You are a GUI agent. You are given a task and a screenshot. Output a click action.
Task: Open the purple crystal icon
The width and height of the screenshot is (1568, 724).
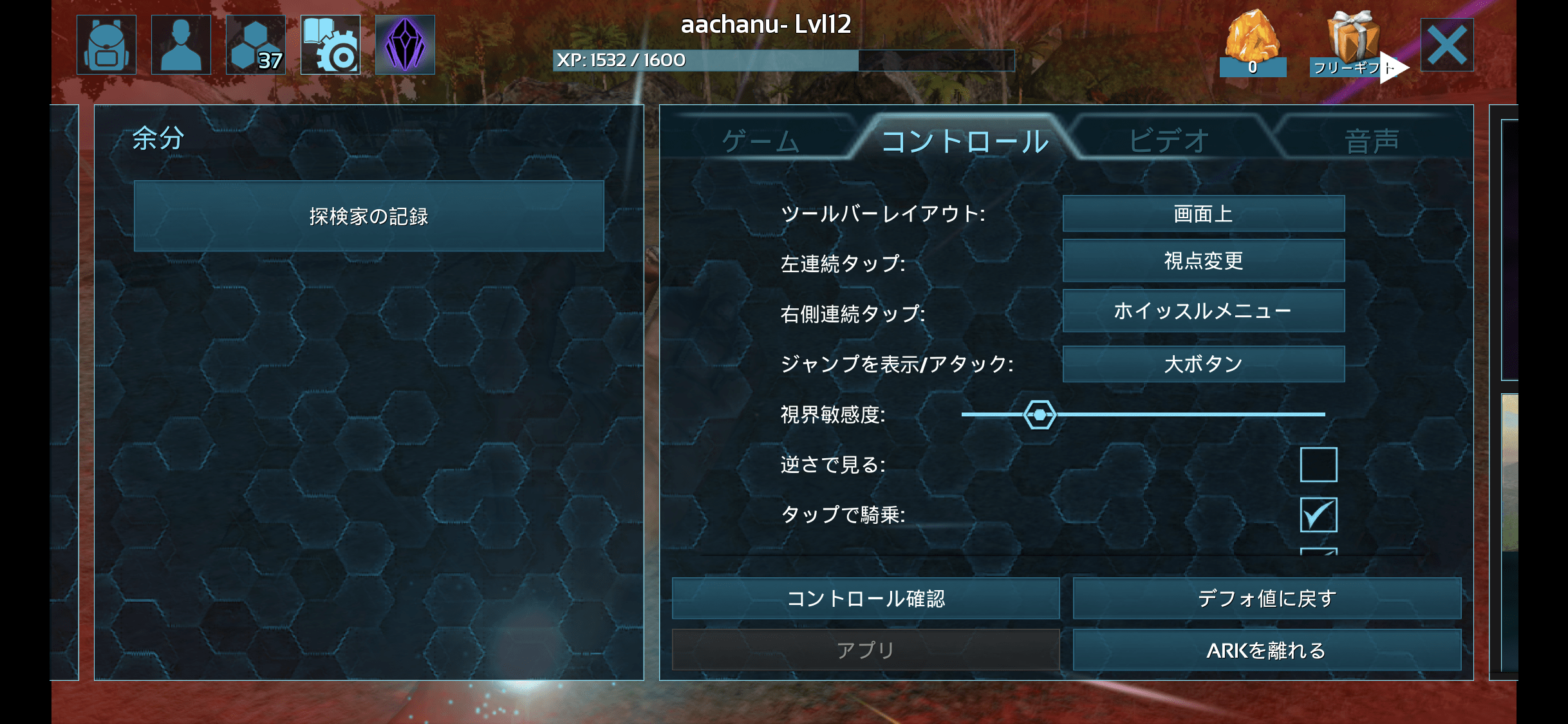405,45
